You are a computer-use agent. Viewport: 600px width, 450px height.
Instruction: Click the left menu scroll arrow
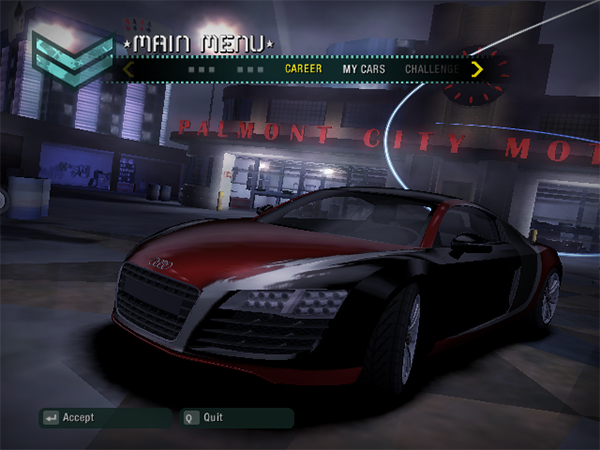tap(128, 69)
